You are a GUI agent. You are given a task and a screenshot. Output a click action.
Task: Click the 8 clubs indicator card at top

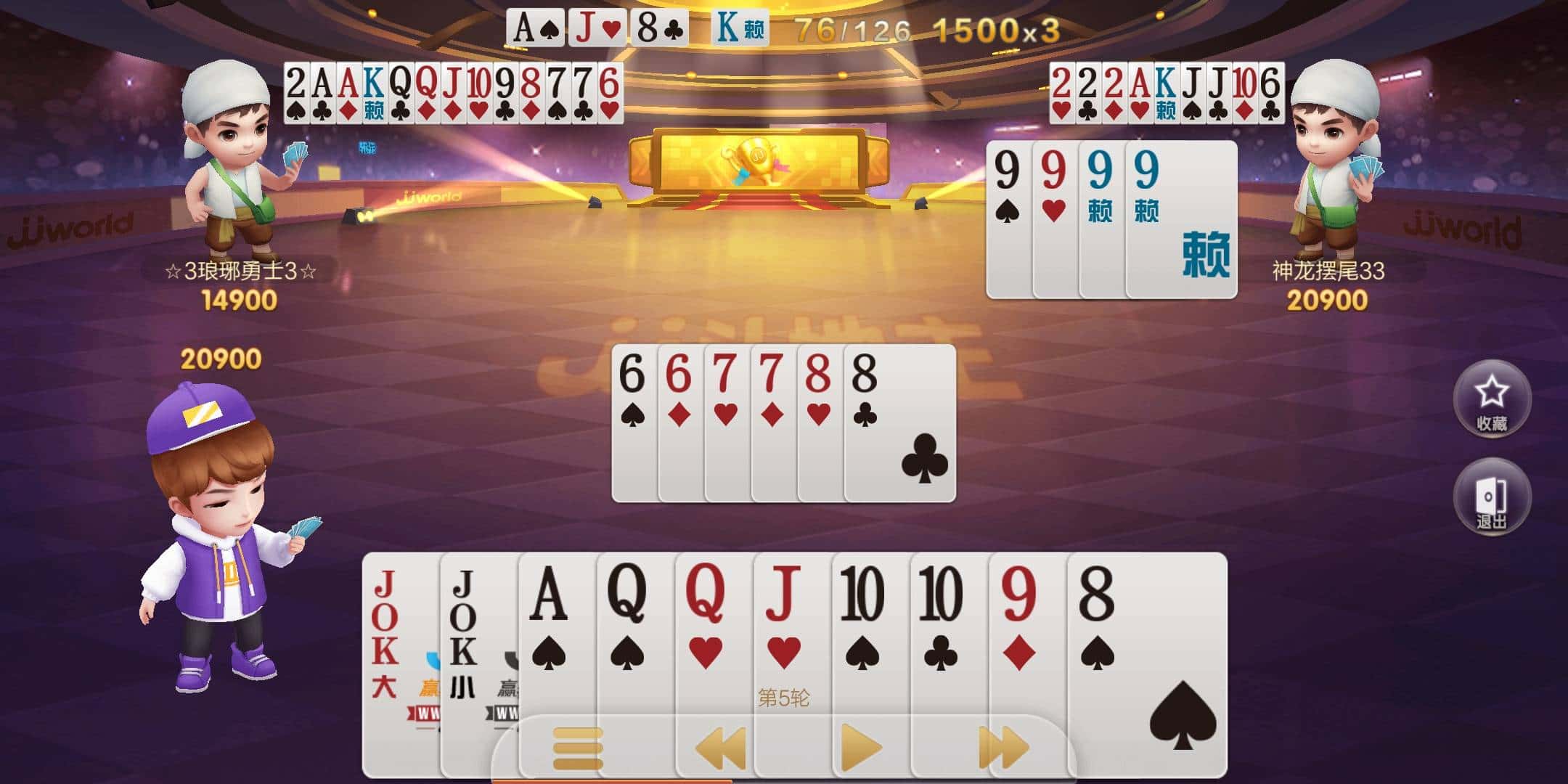tap(657, 29)
